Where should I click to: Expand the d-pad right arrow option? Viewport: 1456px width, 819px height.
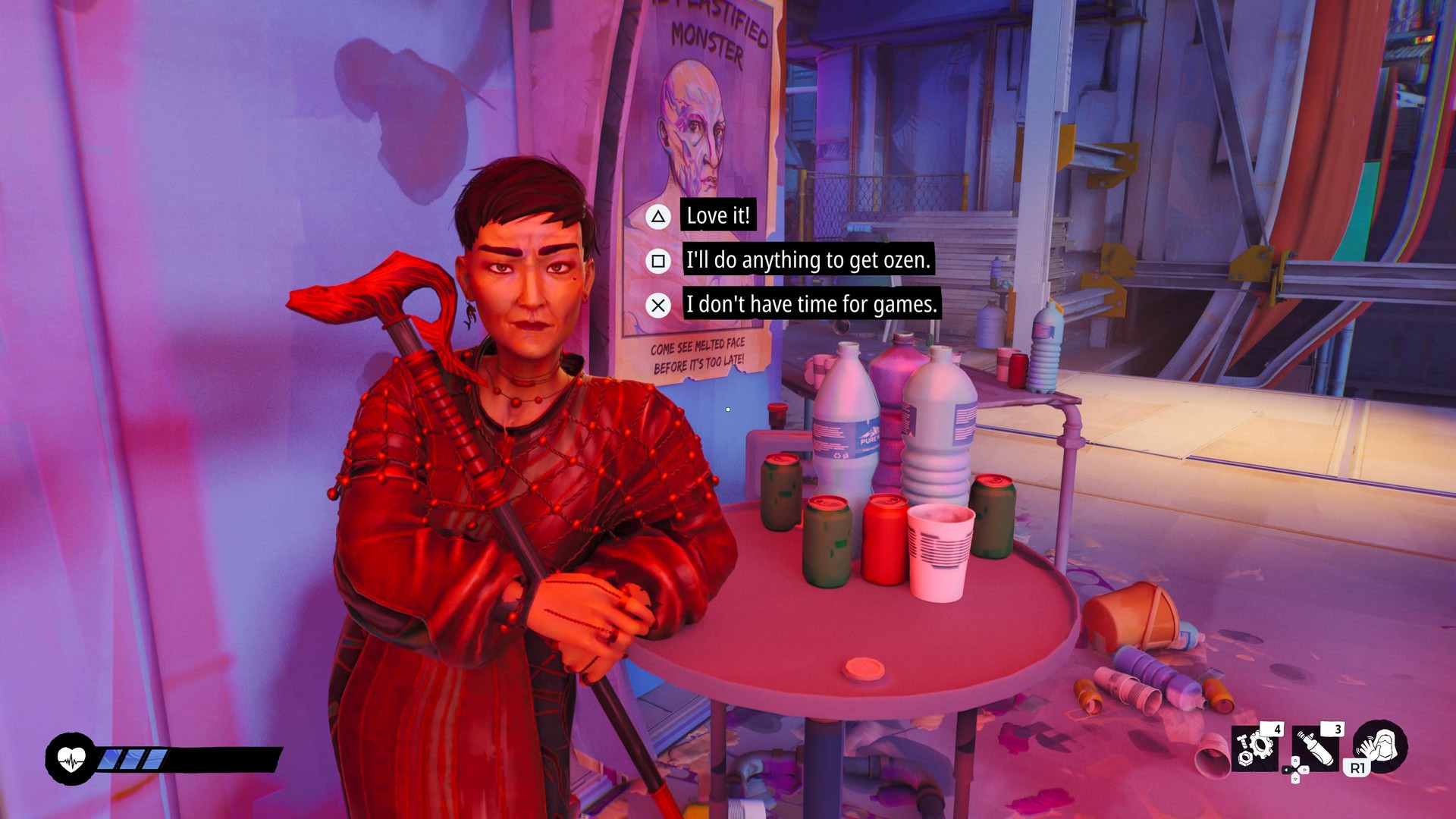(1305, 770)
